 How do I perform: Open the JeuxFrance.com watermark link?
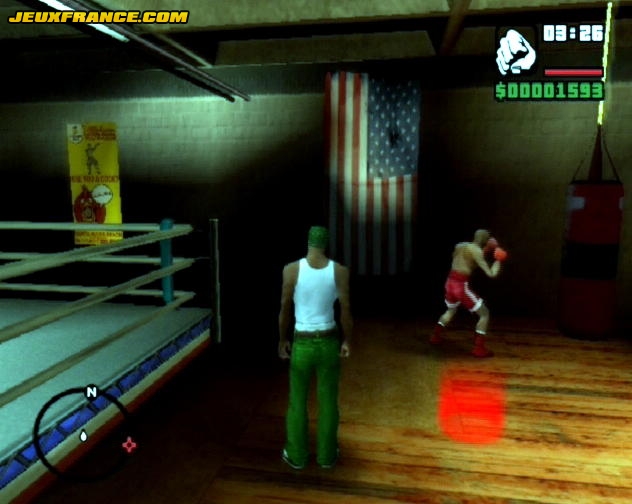[98, 16]
